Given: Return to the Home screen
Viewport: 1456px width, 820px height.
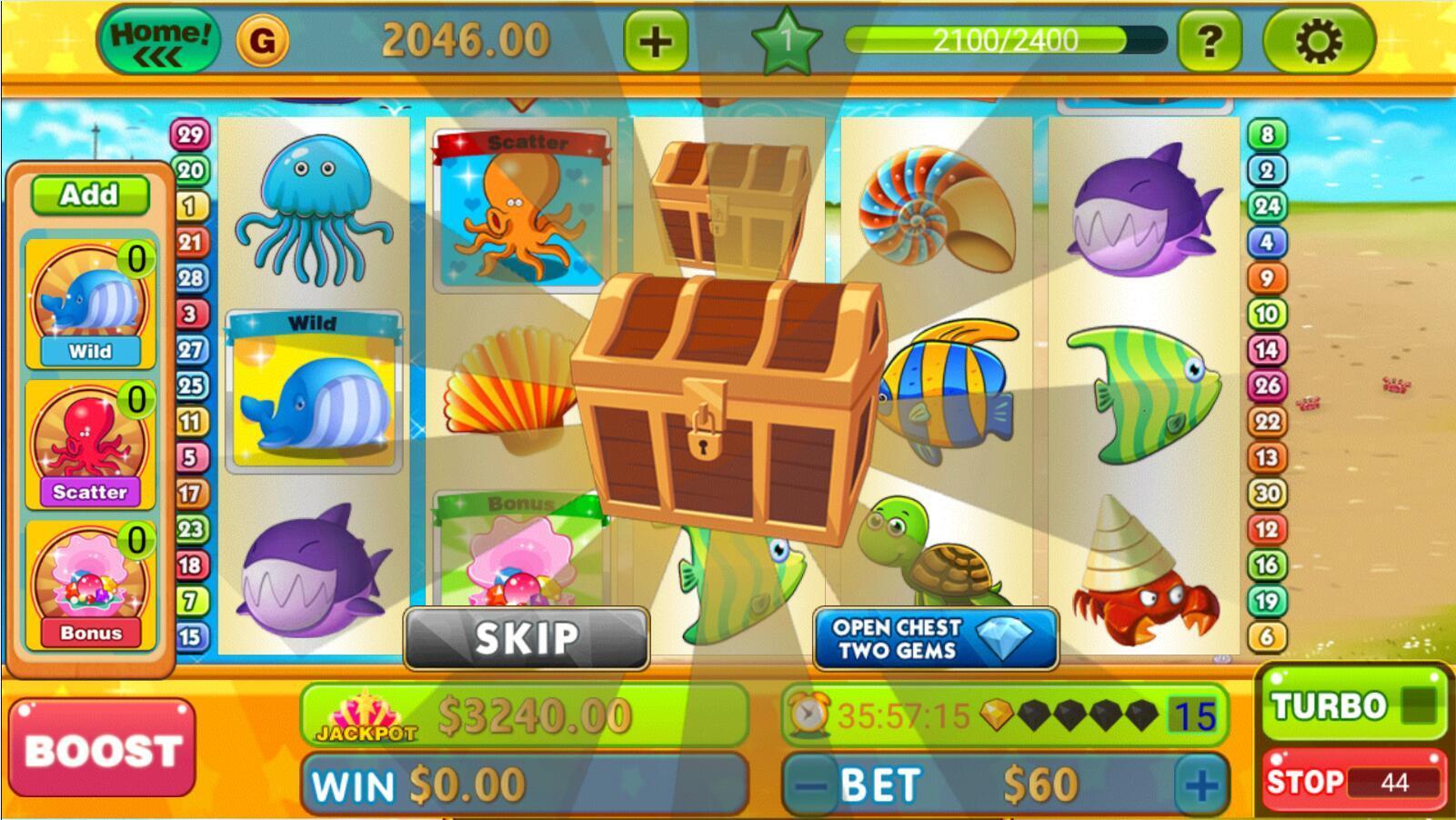Looking at the screenshot, I should (162, 38).
